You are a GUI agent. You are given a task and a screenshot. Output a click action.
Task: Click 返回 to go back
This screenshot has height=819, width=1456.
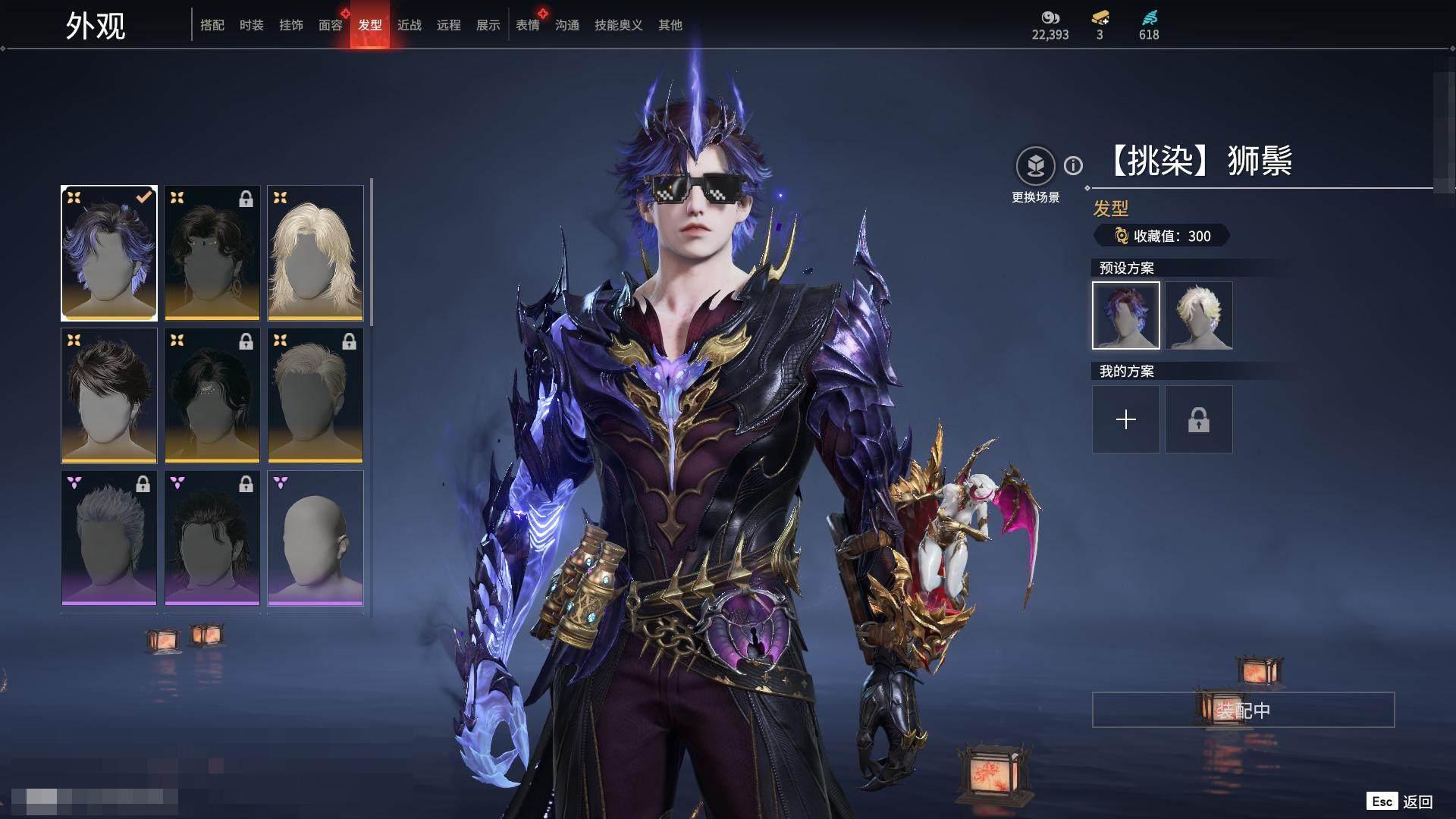1417,802
